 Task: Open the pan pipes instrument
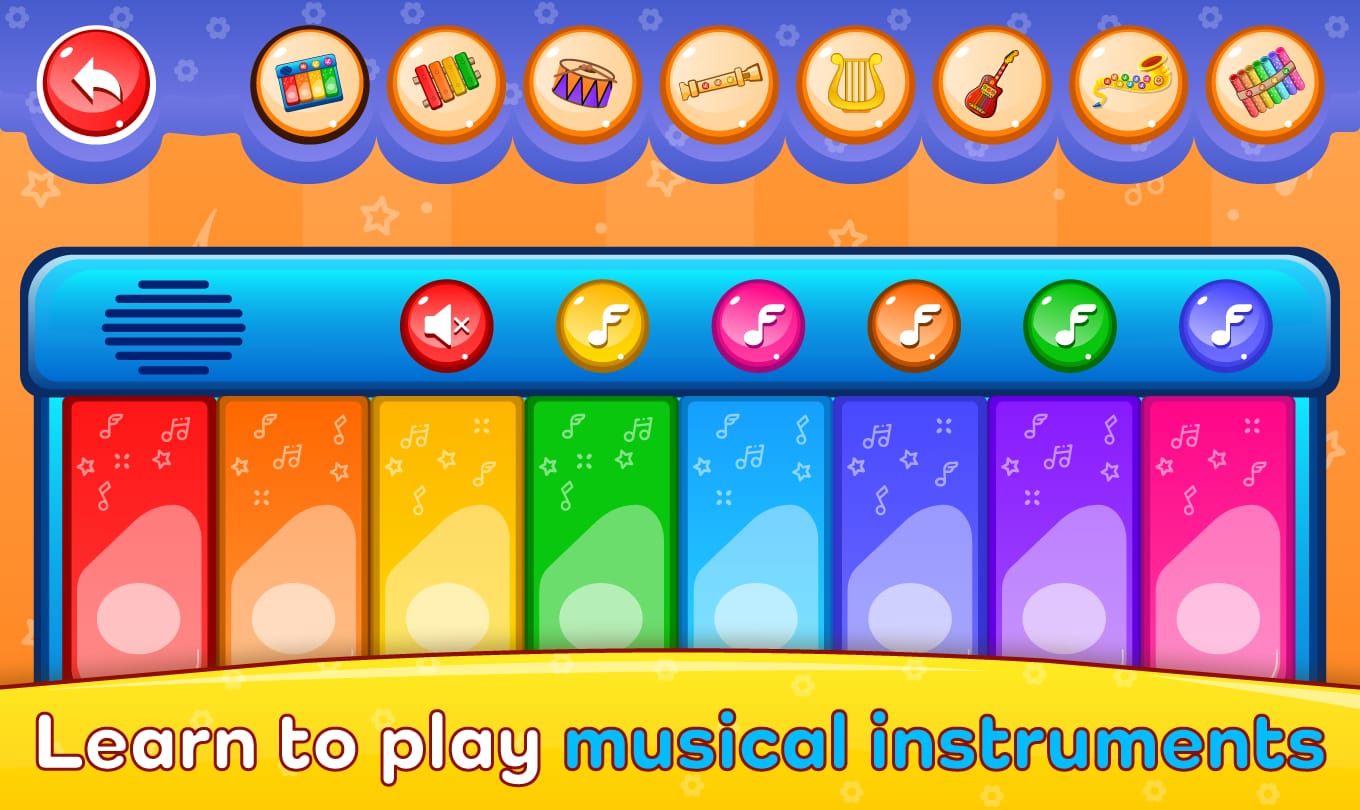1262,85
